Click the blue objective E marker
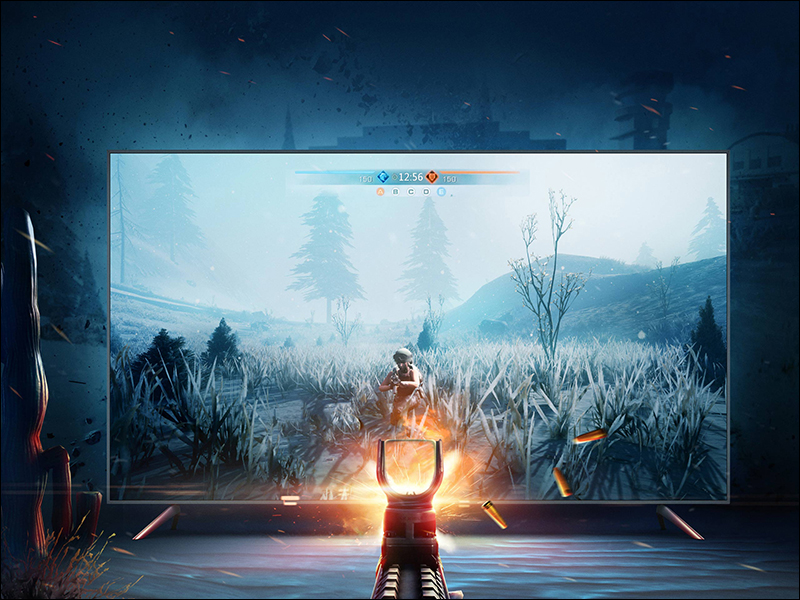 [x=441, y=191]
